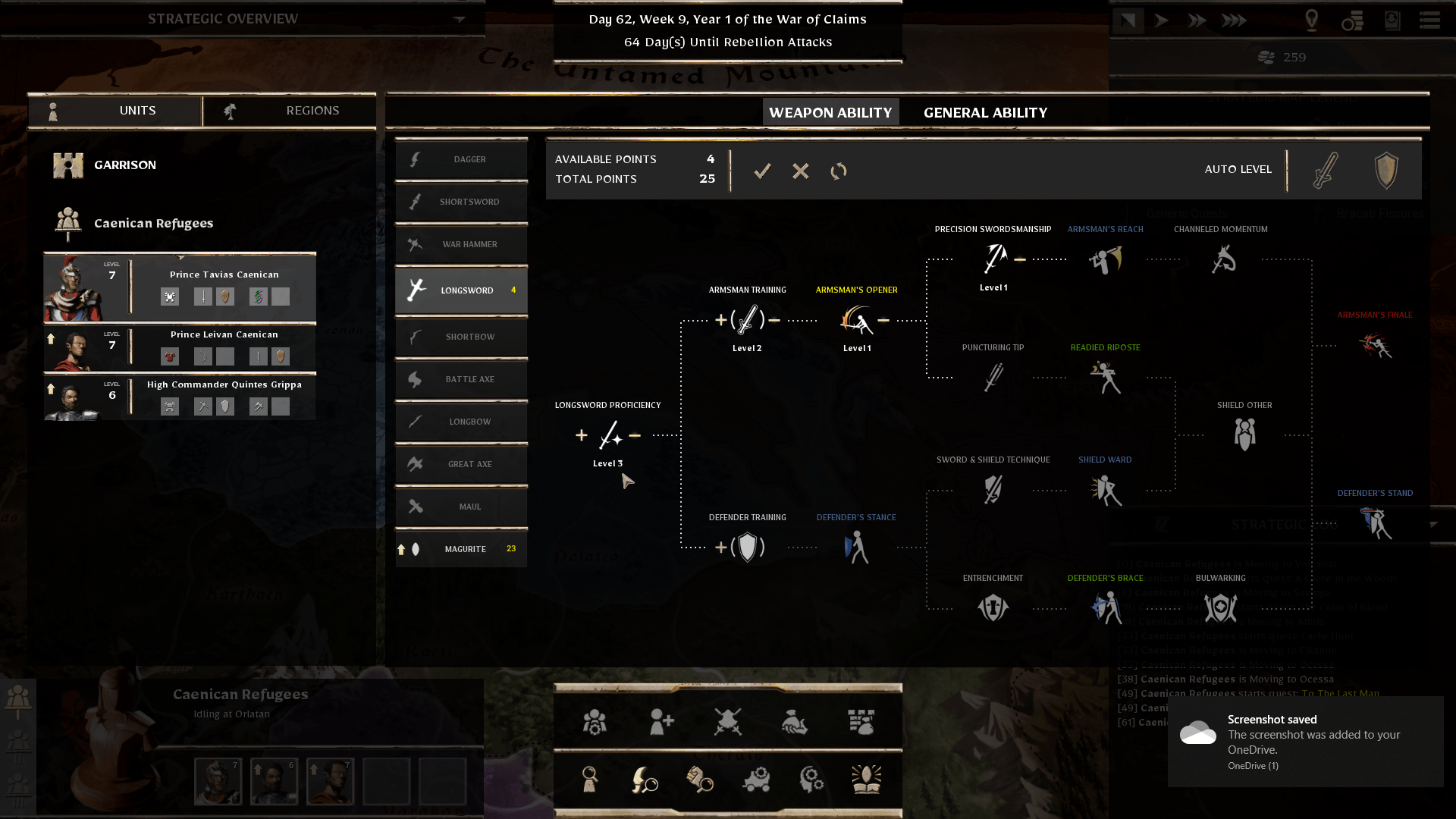Select the Shield Other ability icon

pos(1244,435)
